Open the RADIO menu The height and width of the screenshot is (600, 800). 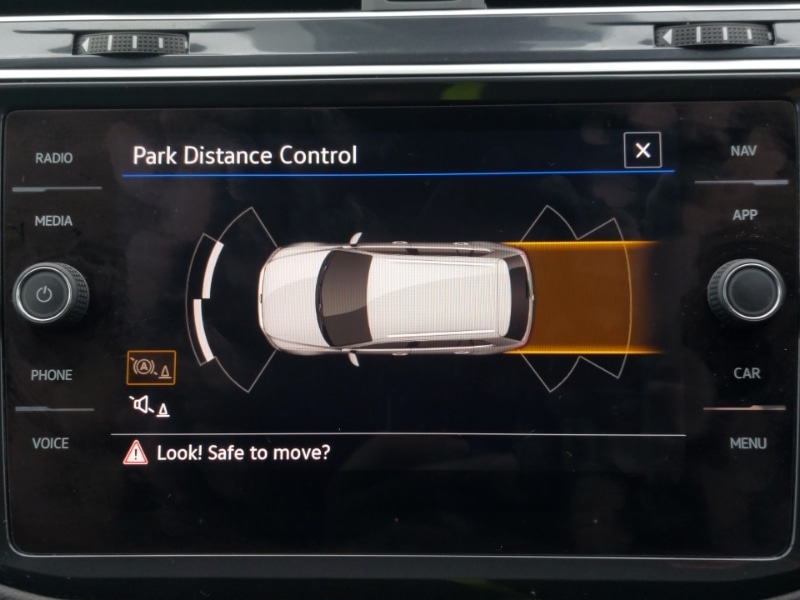pyautogui.click(x=54, y=158)
